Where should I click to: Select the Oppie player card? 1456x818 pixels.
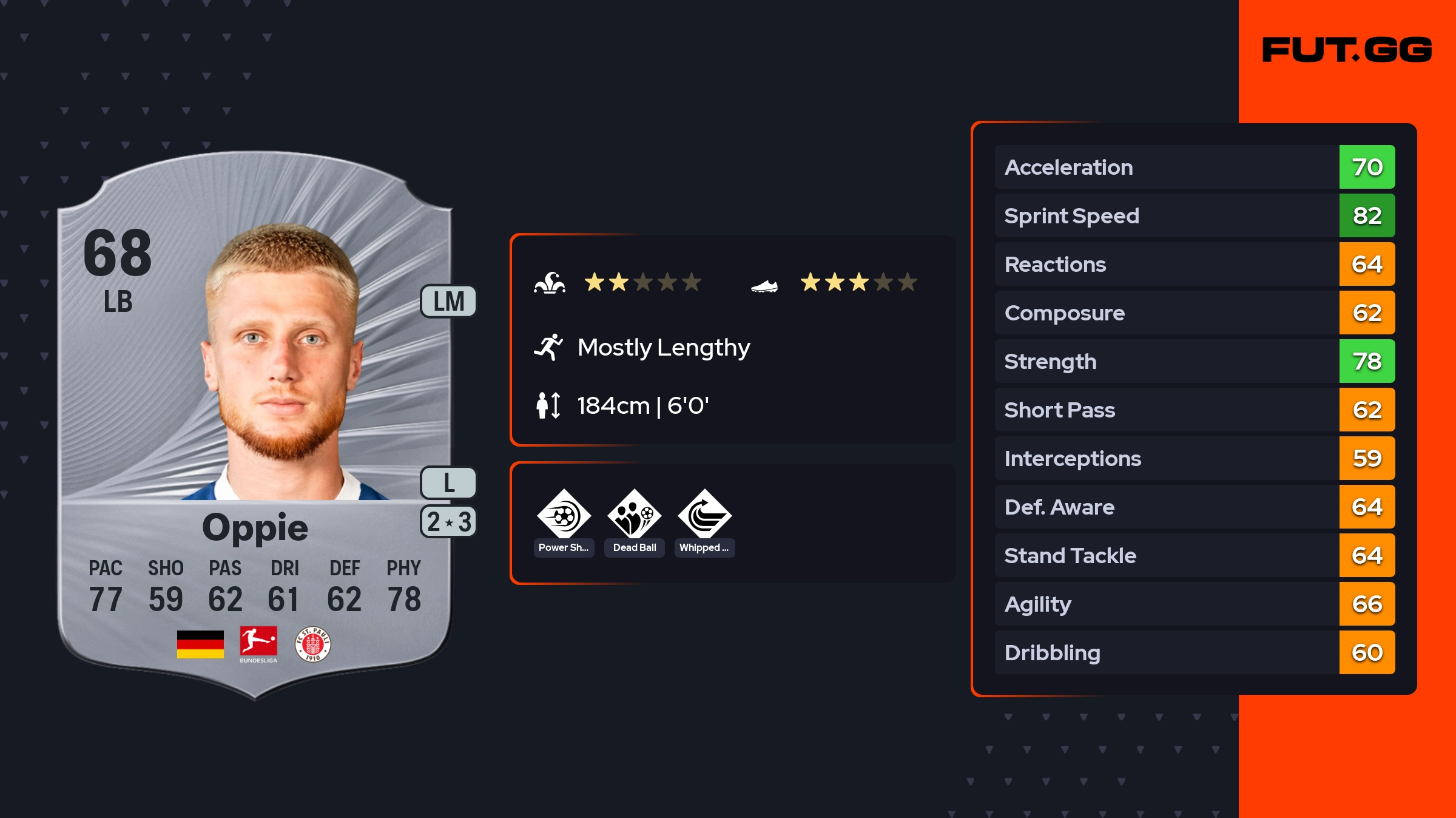pos(255,425)
